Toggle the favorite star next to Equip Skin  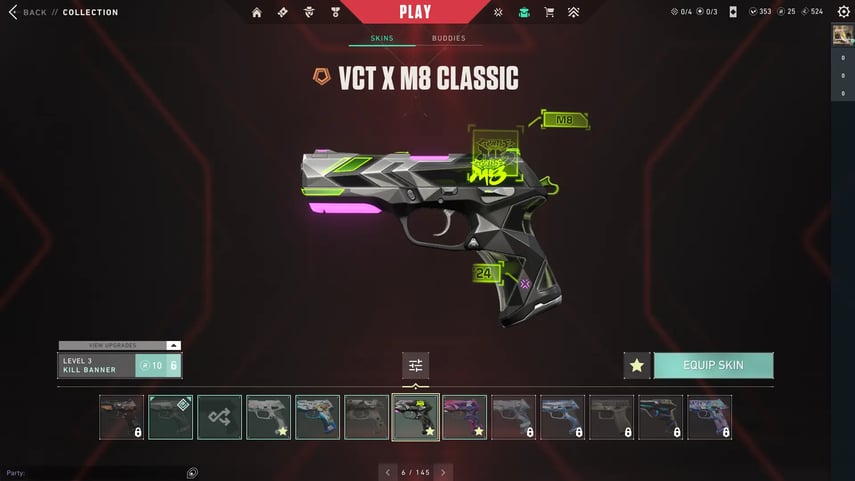[636, 366]
